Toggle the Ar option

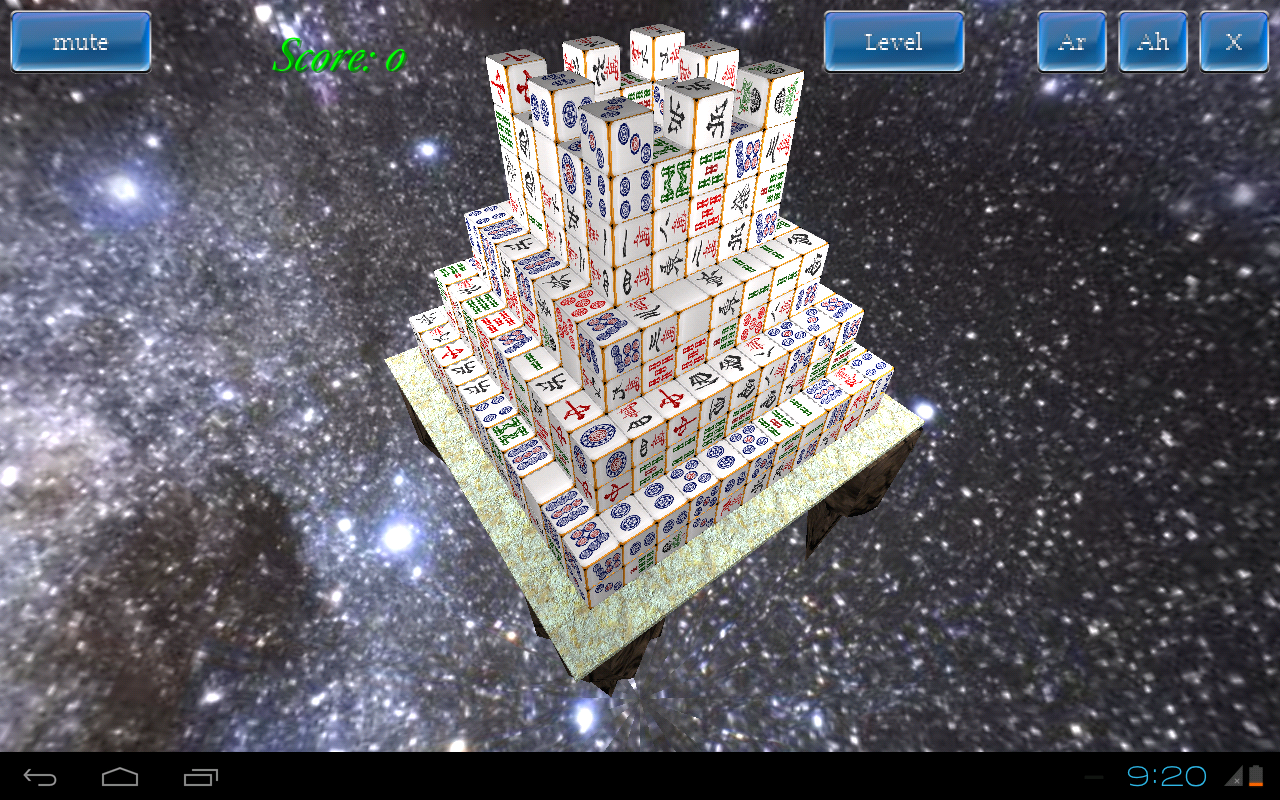click(x=1072, y=41)
